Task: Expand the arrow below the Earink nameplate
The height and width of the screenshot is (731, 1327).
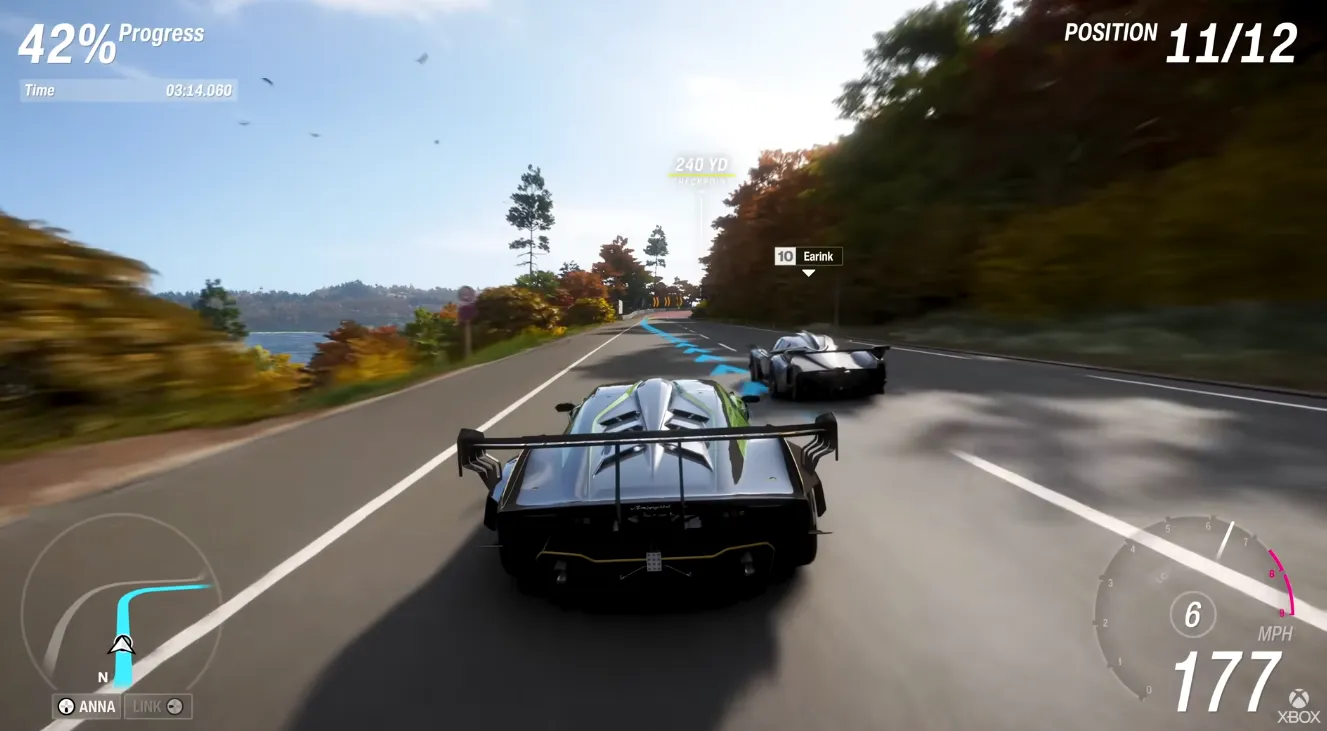Action: coord(810,271)
